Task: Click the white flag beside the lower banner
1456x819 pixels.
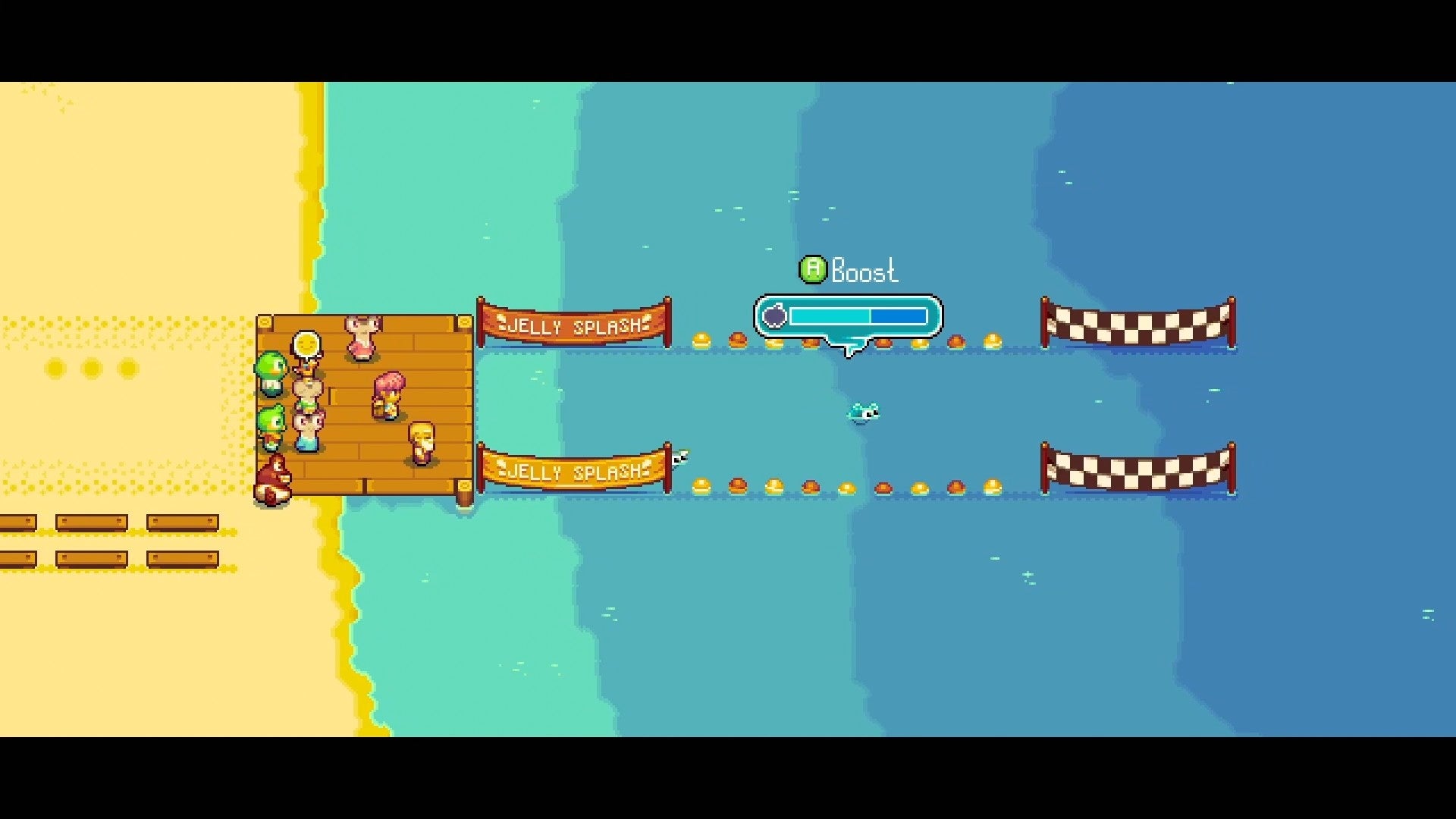Action: 679,459
